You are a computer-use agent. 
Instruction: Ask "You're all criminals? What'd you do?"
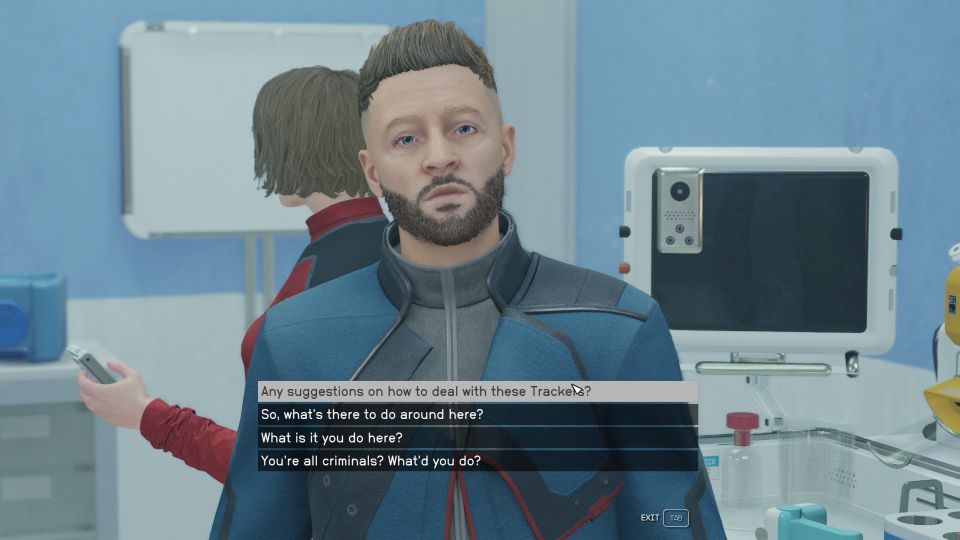[x=370, y=461]
